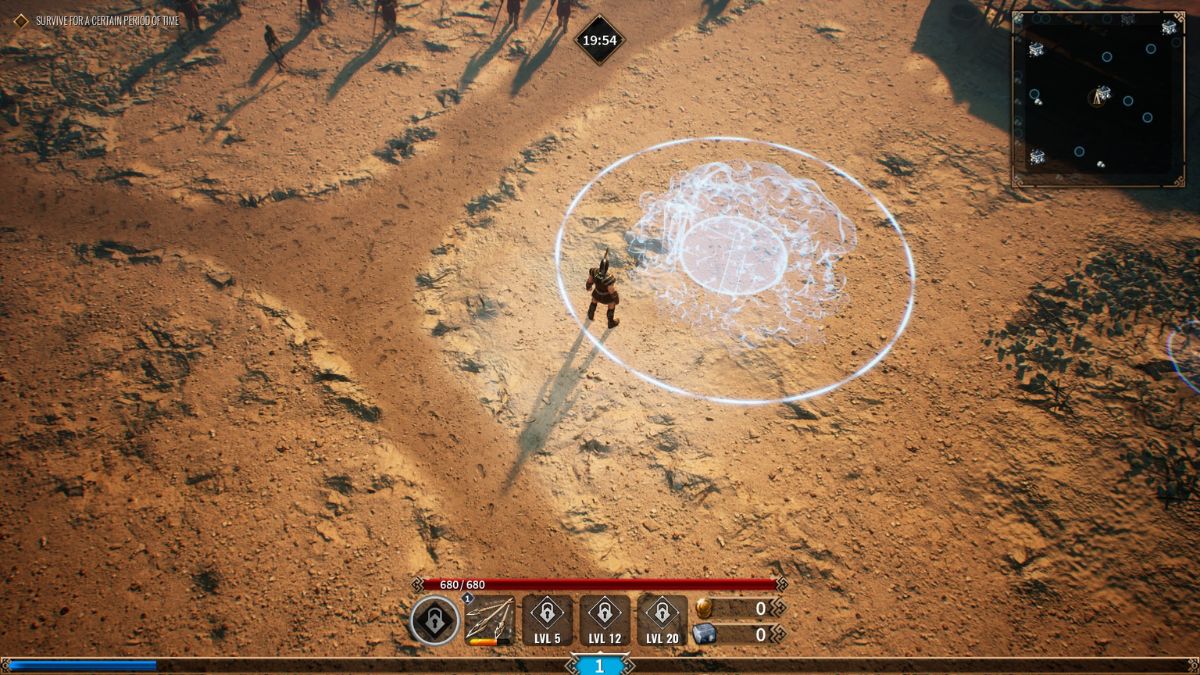
Task: Click the locked LVL 5 skill slot
Action: click(547, 620)
